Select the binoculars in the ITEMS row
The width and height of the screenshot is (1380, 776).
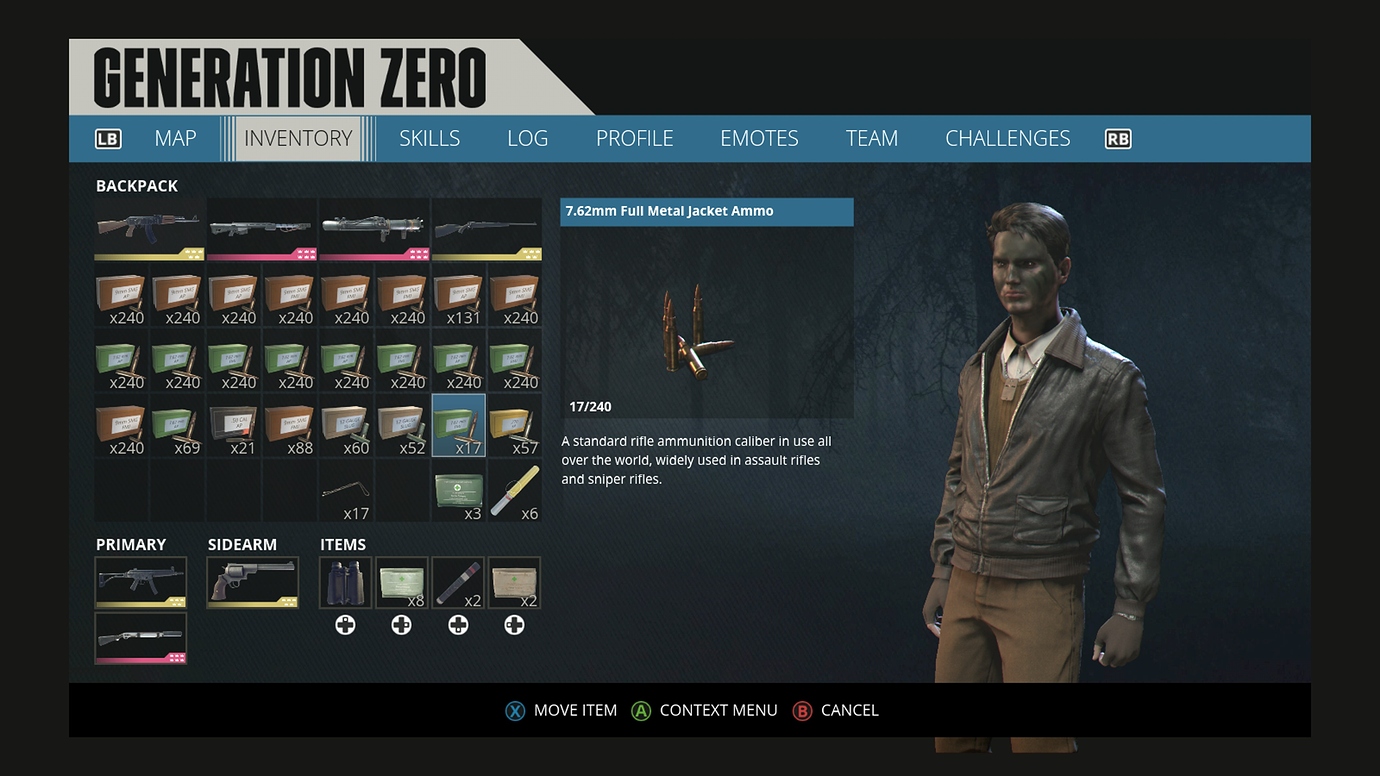coord(345,582)
